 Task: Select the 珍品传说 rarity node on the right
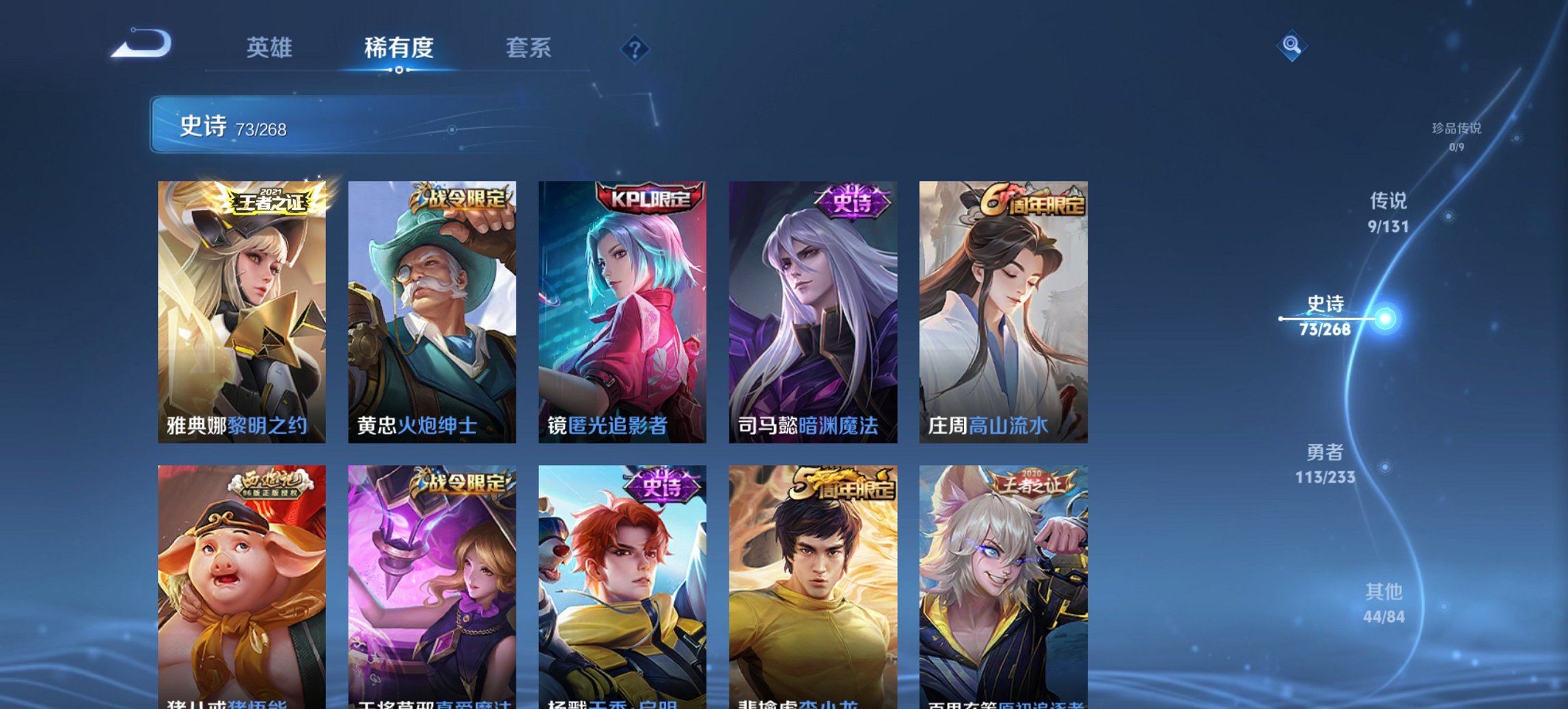[1455, 135]
